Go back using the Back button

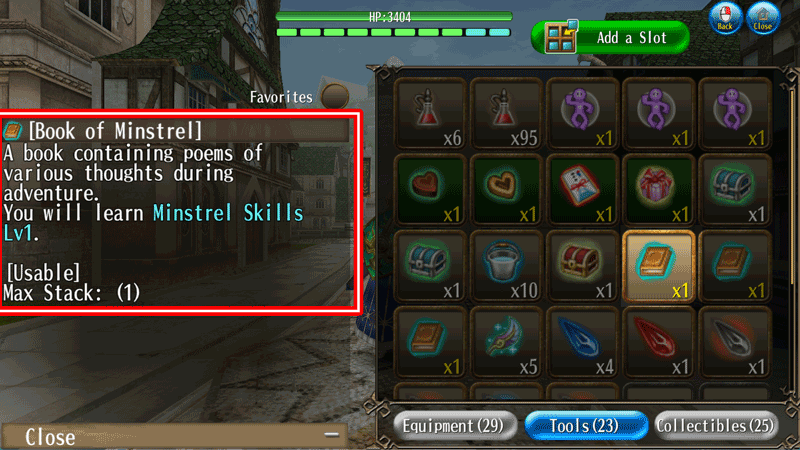tap(724, 17)
